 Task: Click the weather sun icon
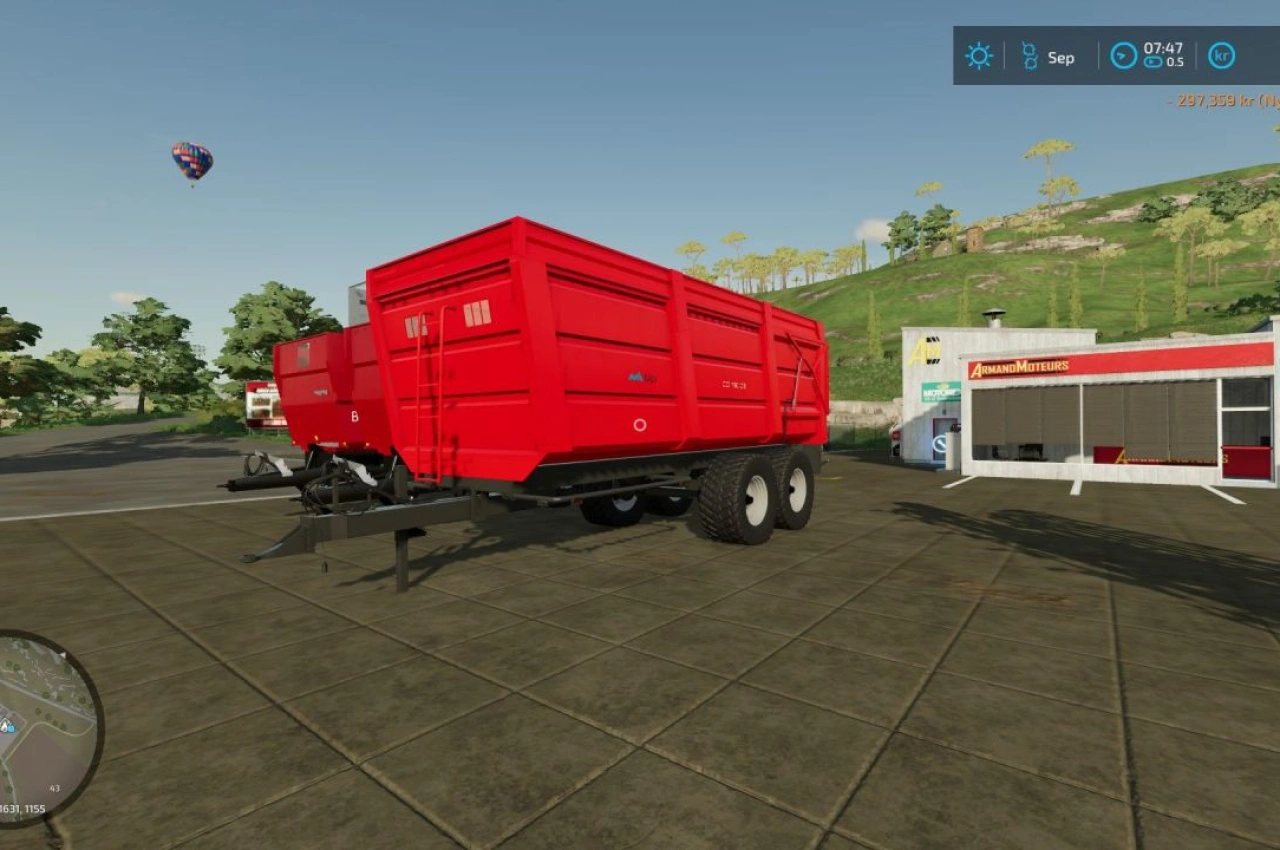pos(978,56)
